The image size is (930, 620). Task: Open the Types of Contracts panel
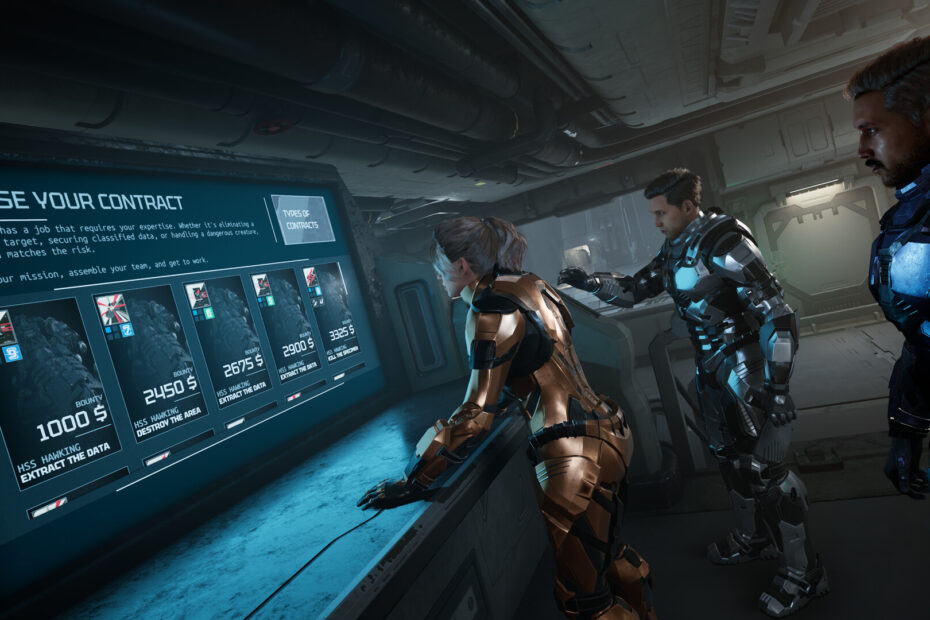[x=302, y=219]
